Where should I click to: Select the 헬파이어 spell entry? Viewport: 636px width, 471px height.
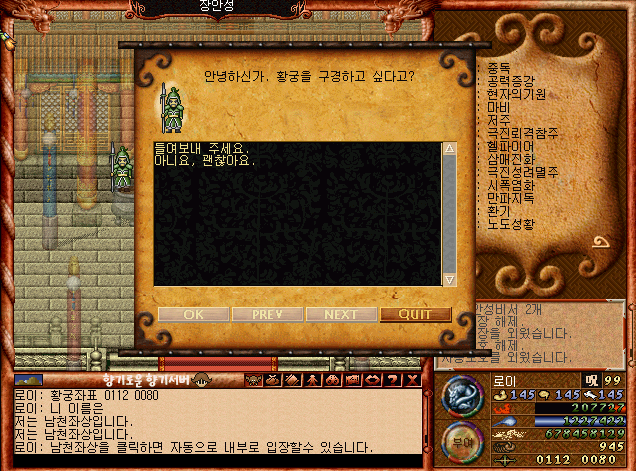[x=510, y=147]
